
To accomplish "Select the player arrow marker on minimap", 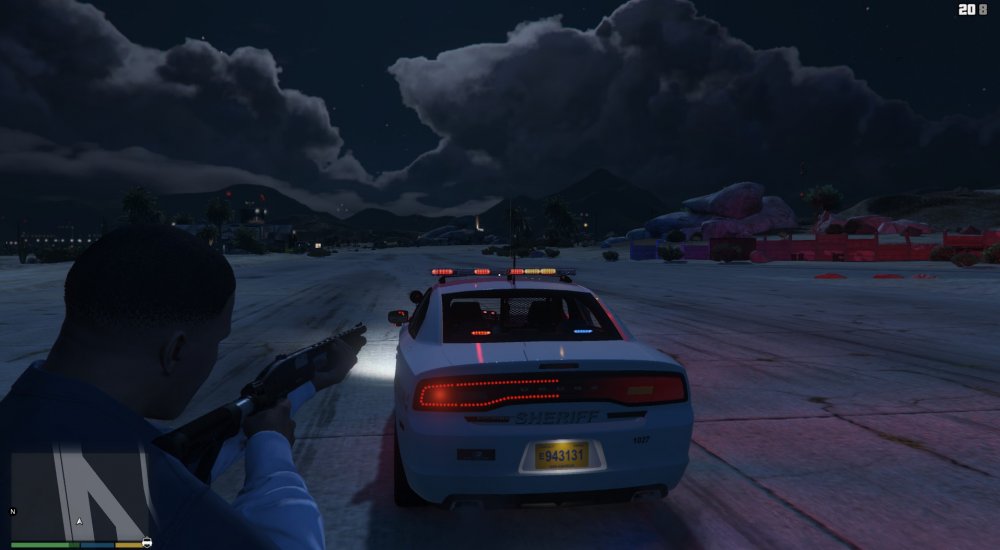I will tap(79, 521).
